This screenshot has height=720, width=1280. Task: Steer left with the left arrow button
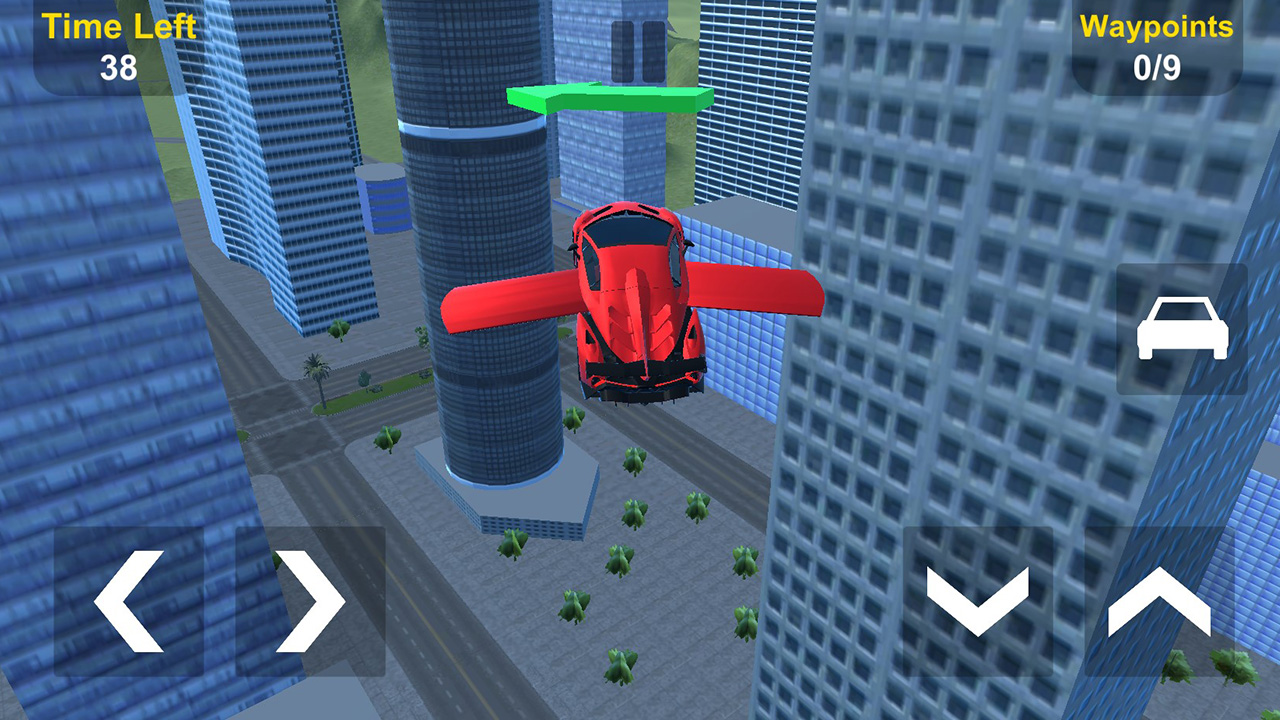129,601
